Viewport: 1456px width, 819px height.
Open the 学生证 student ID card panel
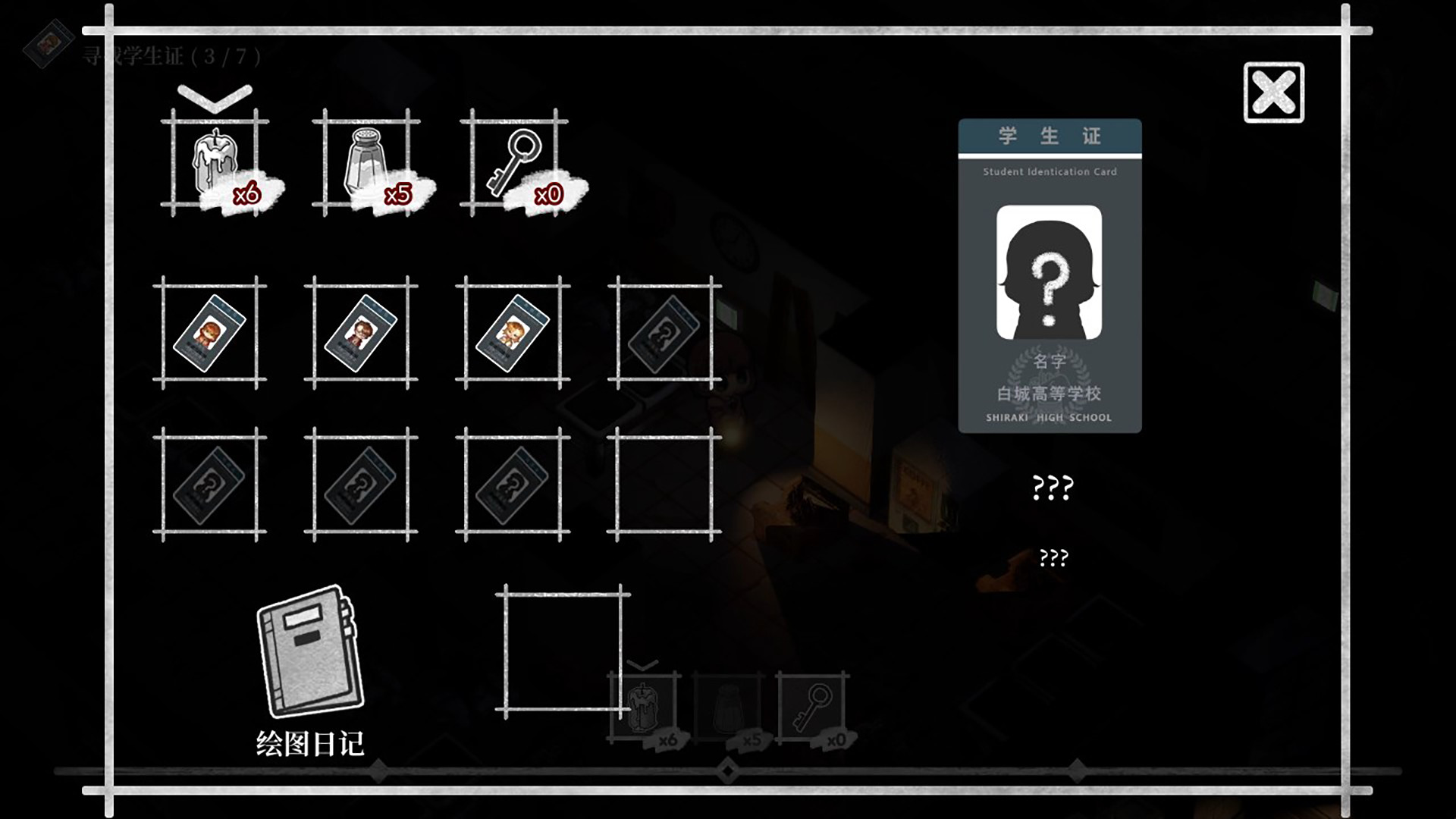[1049, 136]
